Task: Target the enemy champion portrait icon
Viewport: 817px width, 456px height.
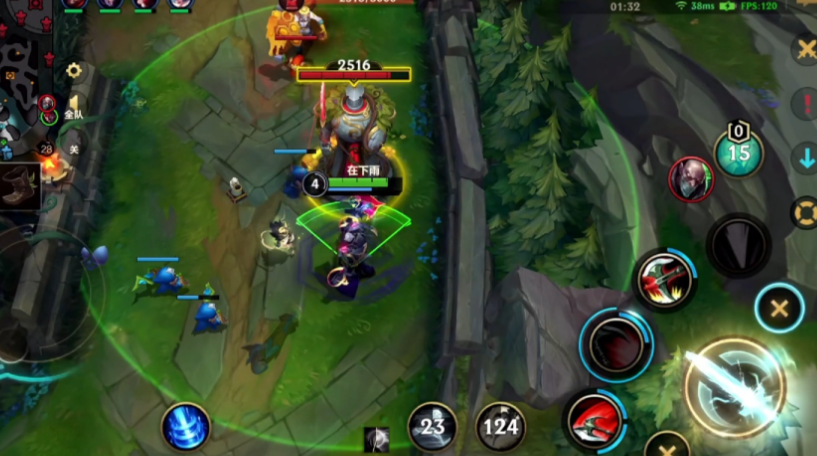Action: pyautogui.click(x=691, y=180)
